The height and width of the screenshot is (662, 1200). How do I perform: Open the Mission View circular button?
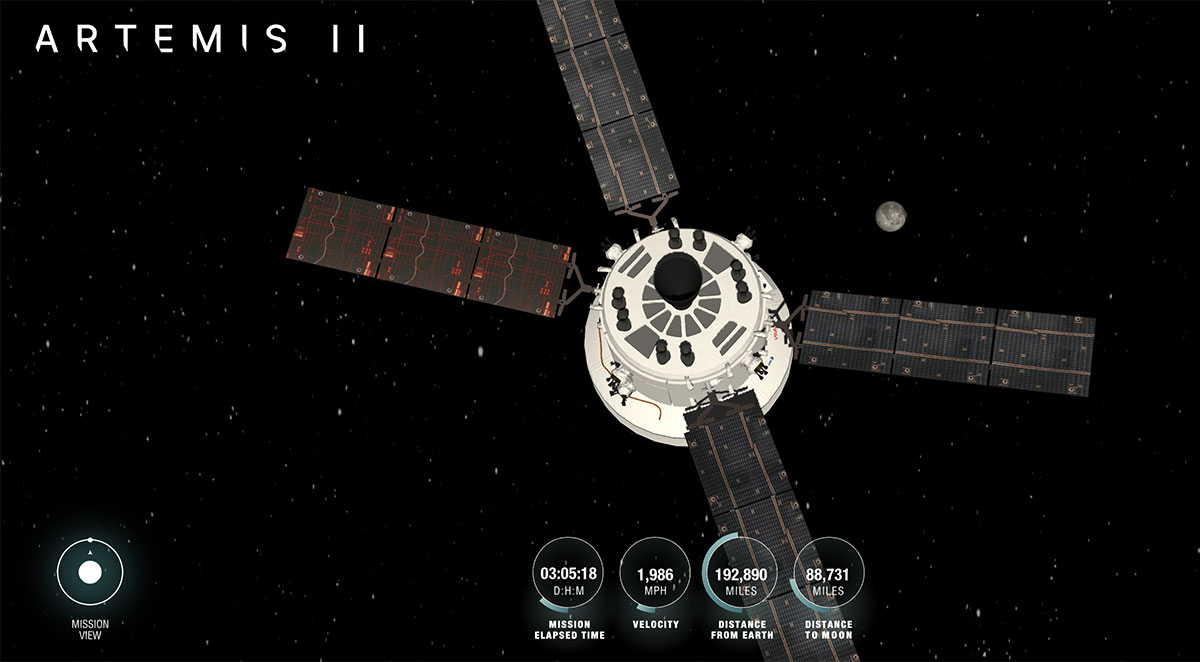click(90, 573)
